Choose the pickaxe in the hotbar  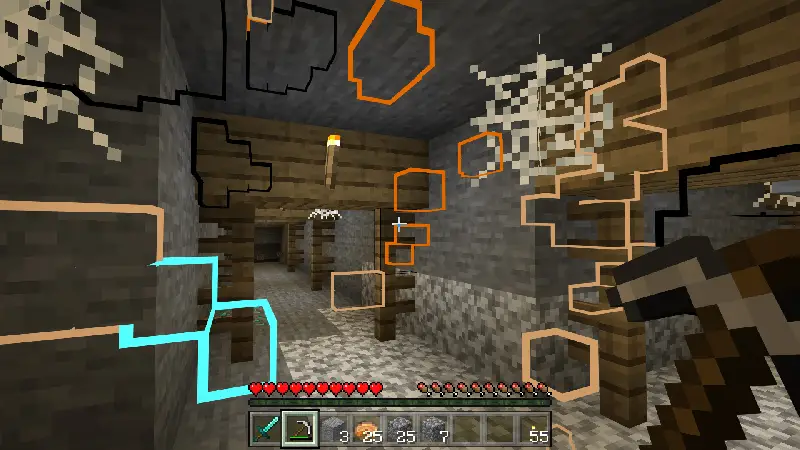click(299, 430)
